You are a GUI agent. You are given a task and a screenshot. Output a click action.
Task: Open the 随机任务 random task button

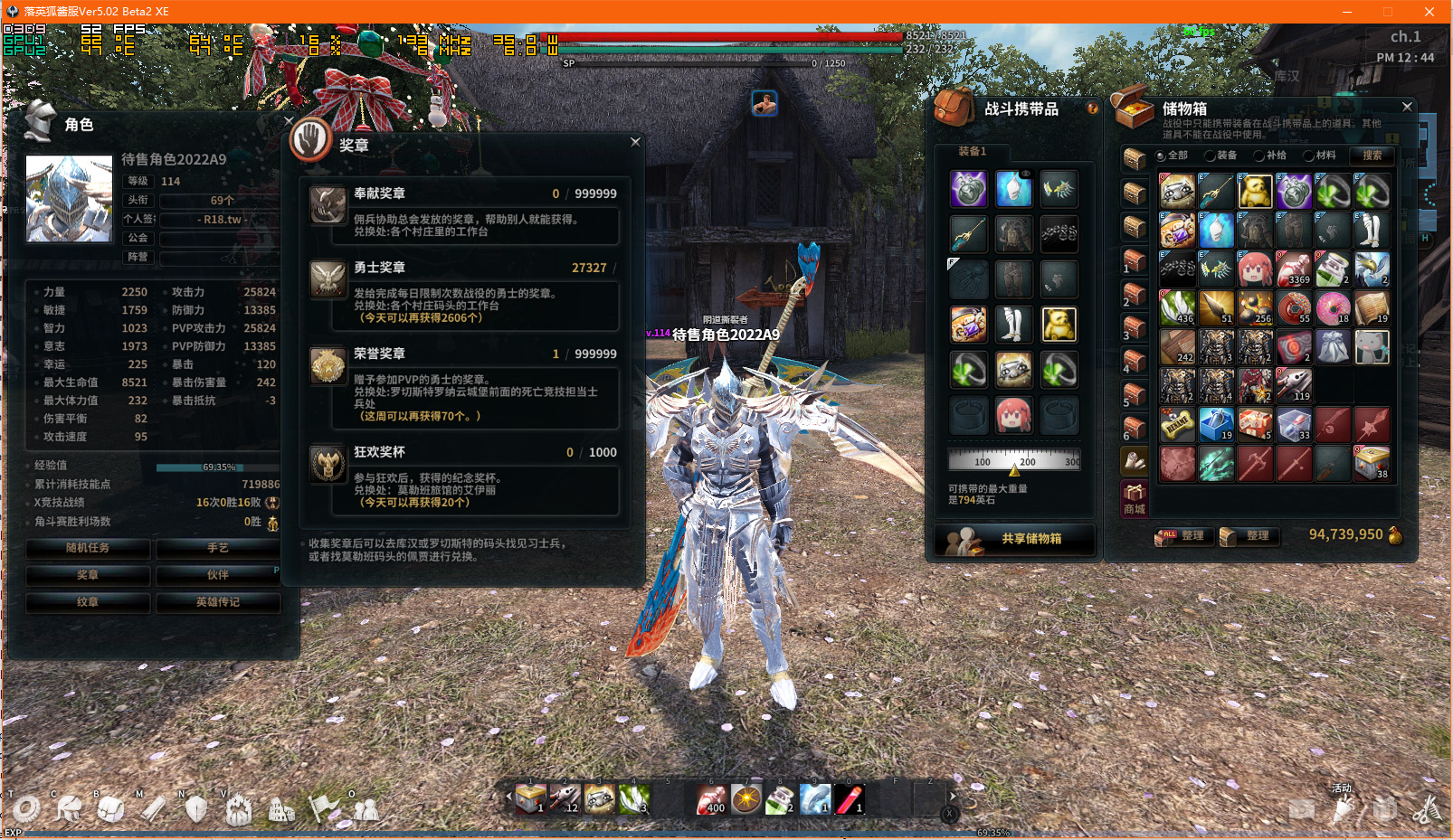coord(88,548)
